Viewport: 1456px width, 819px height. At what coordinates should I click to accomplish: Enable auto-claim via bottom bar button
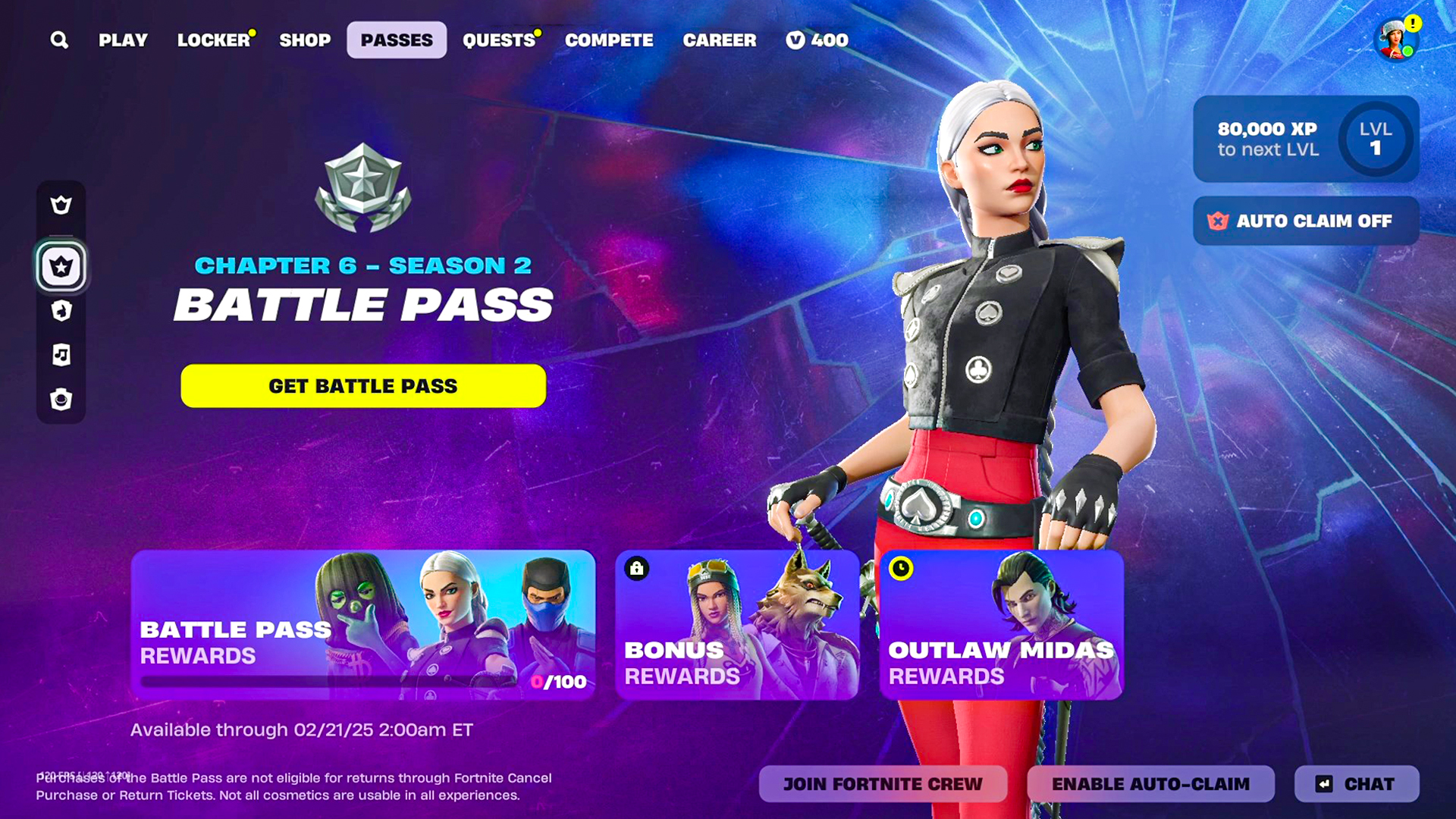click(1150, 784)
